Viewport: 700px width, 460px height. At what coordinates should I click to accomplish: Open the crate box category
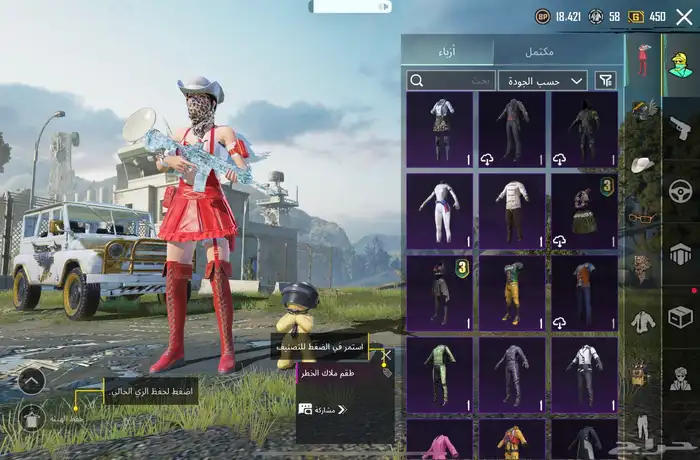[681, 317]
